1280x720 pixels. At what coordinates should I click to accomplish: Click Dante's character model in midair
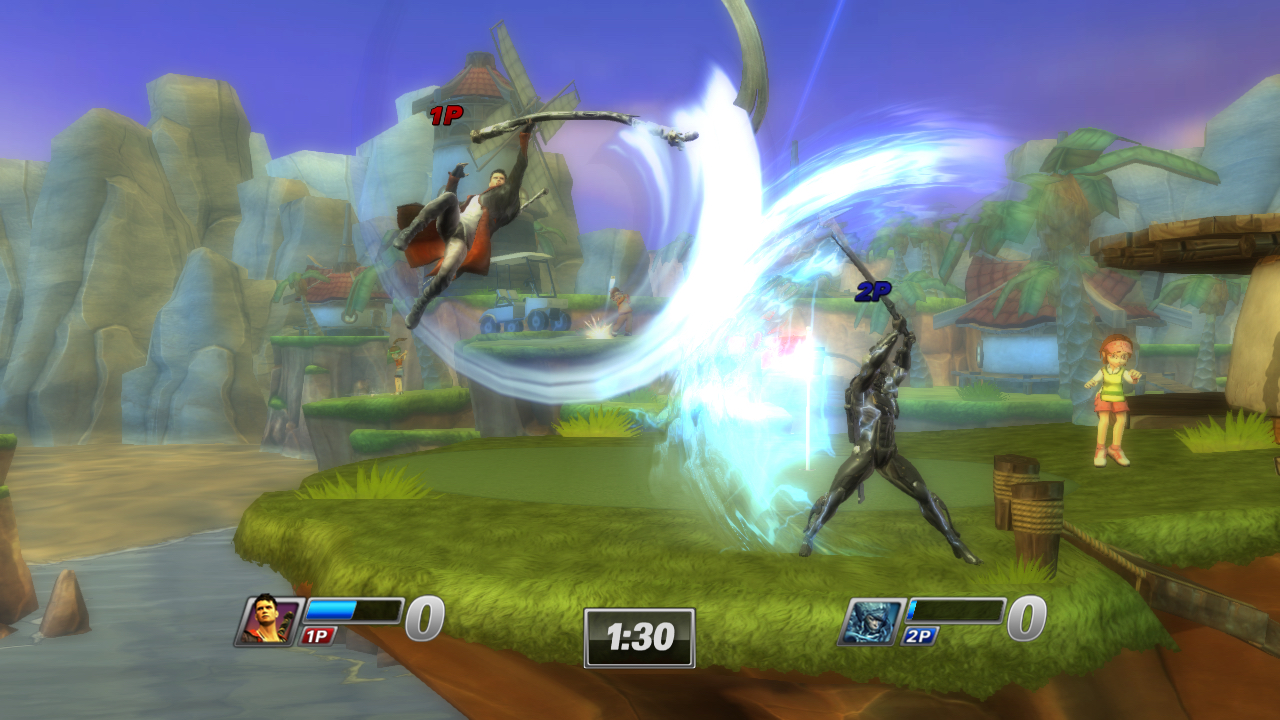tap(470, 210)
